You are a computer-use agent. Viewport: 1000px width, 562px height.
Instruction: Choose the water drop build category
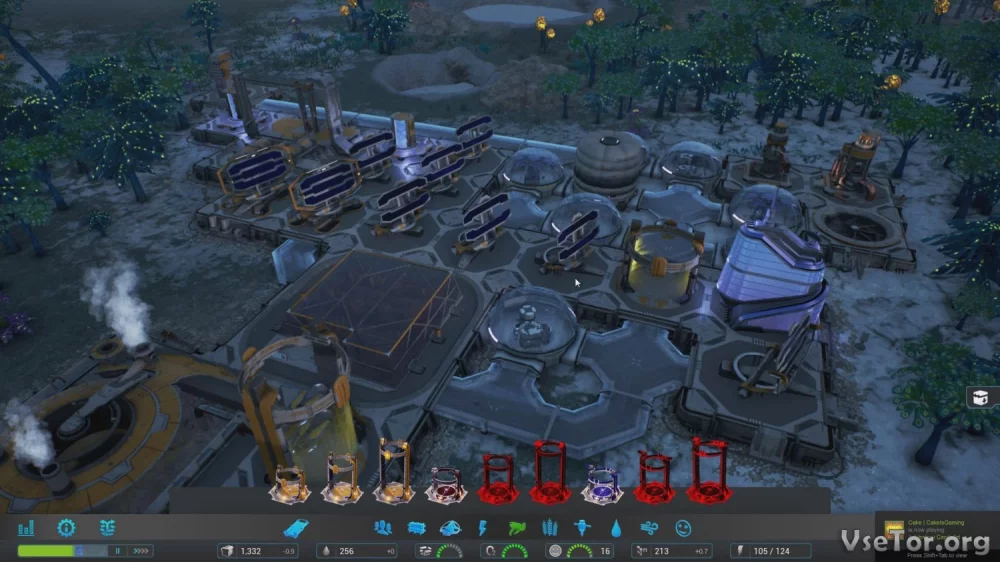point(616,527)
